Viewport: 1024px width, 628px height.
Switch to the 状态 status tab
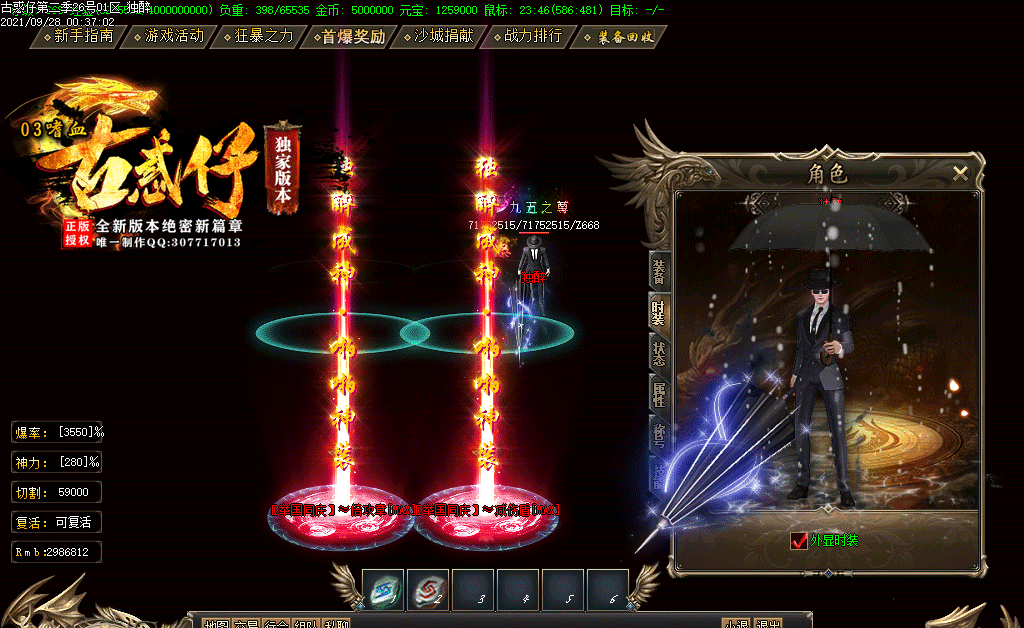coord(659,354)
